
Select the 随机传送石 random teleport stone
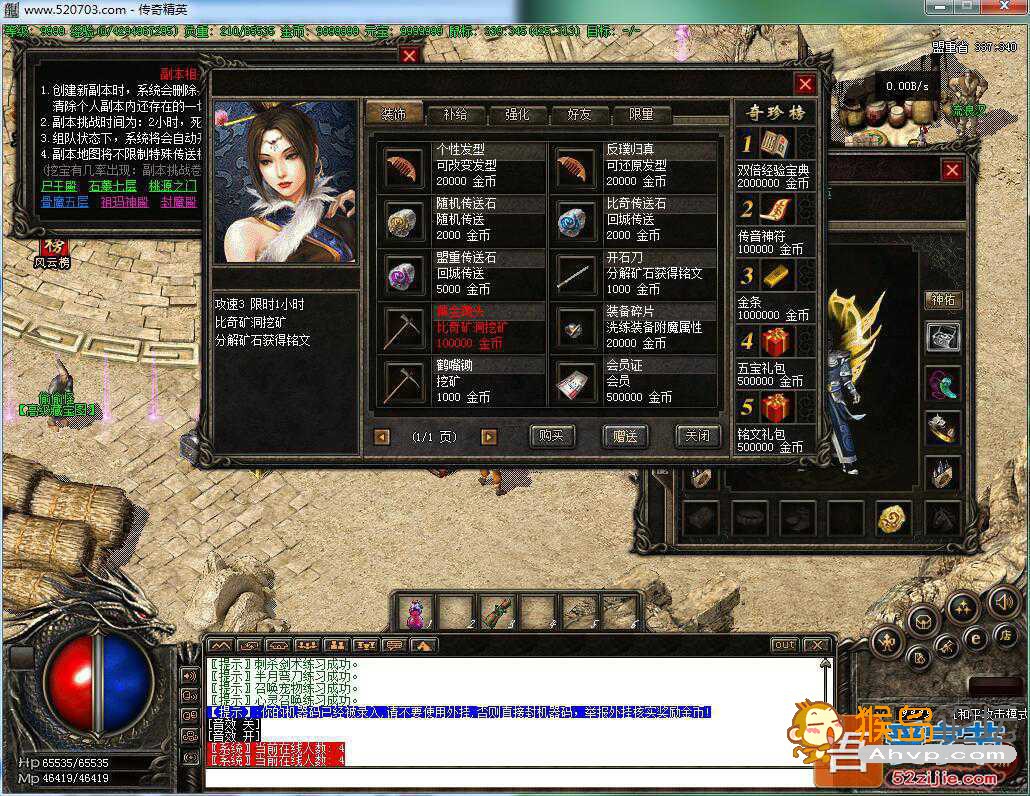tap(404, 219)
